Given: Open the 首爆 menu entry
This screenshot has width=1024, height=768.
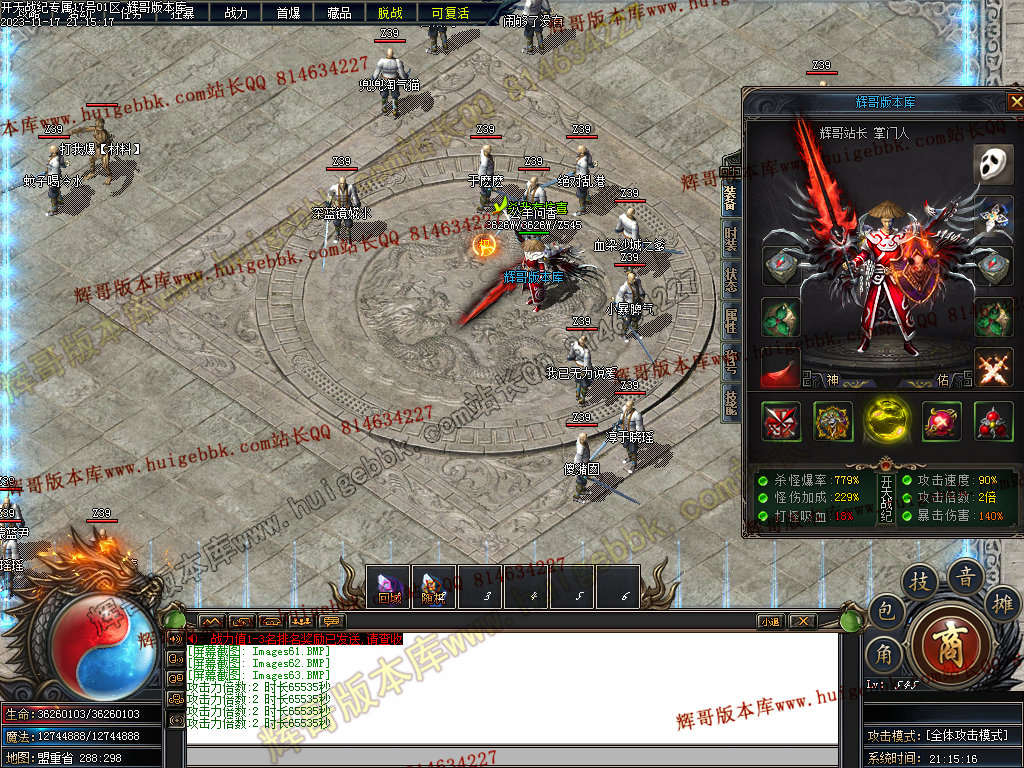Looking at the screenshot, I should point(288,13).
